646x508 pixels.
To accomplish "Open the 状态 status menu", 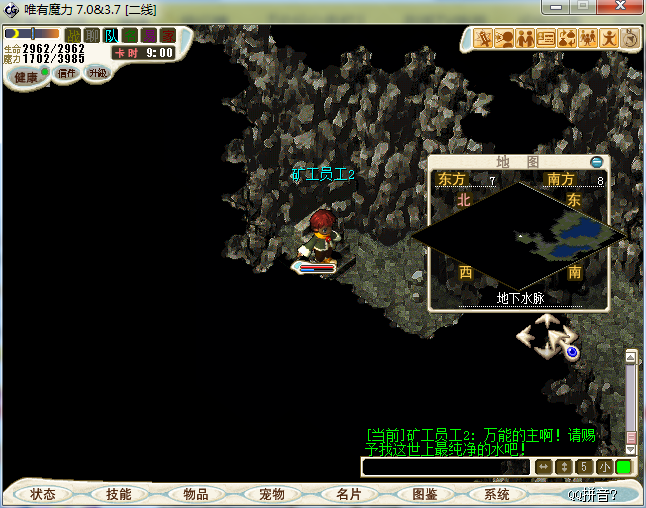I will click(x=43, y=494).
